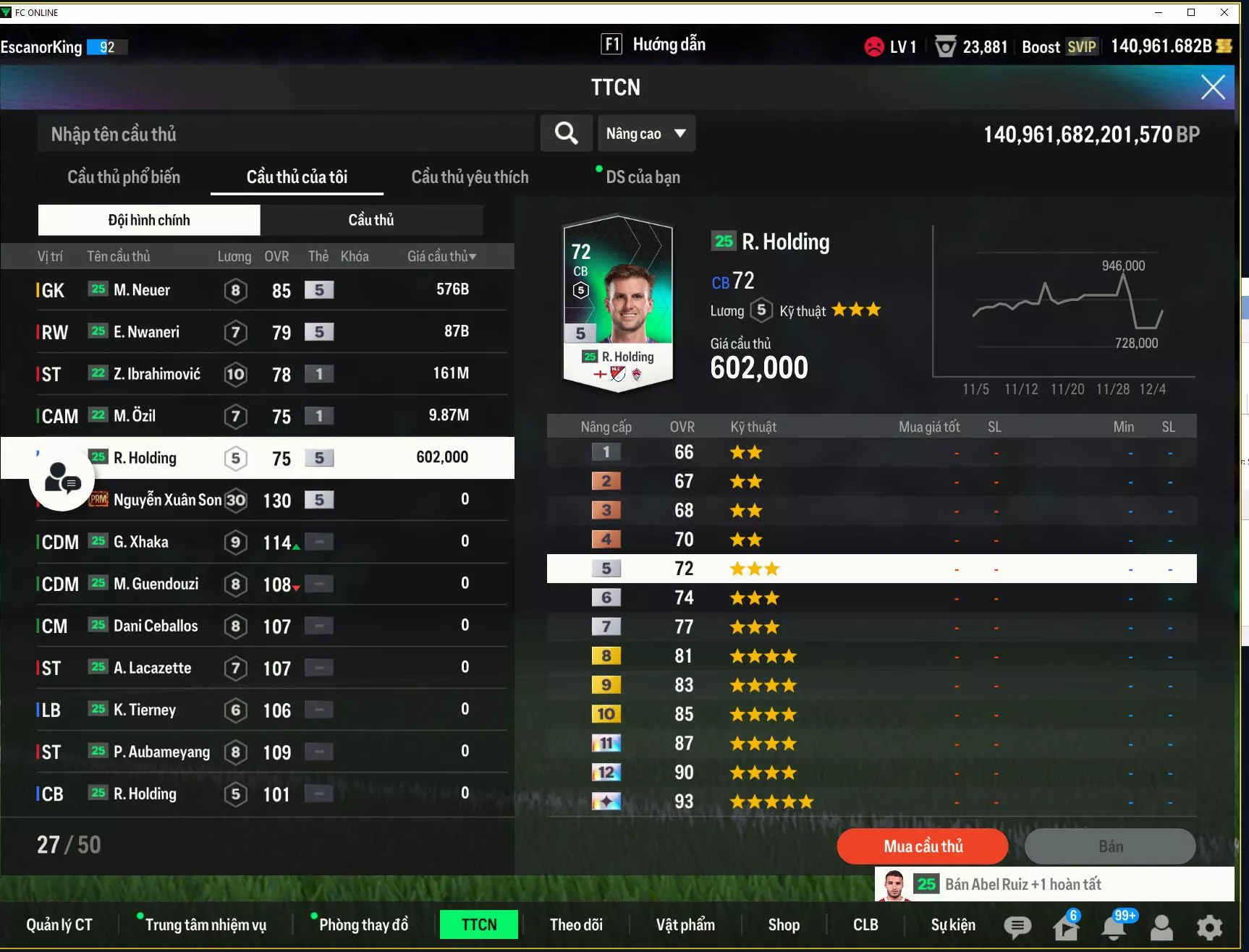Viewport: 1249px width, 952px height.
Task: Click the magnifying glass search button
Action: 566,134
